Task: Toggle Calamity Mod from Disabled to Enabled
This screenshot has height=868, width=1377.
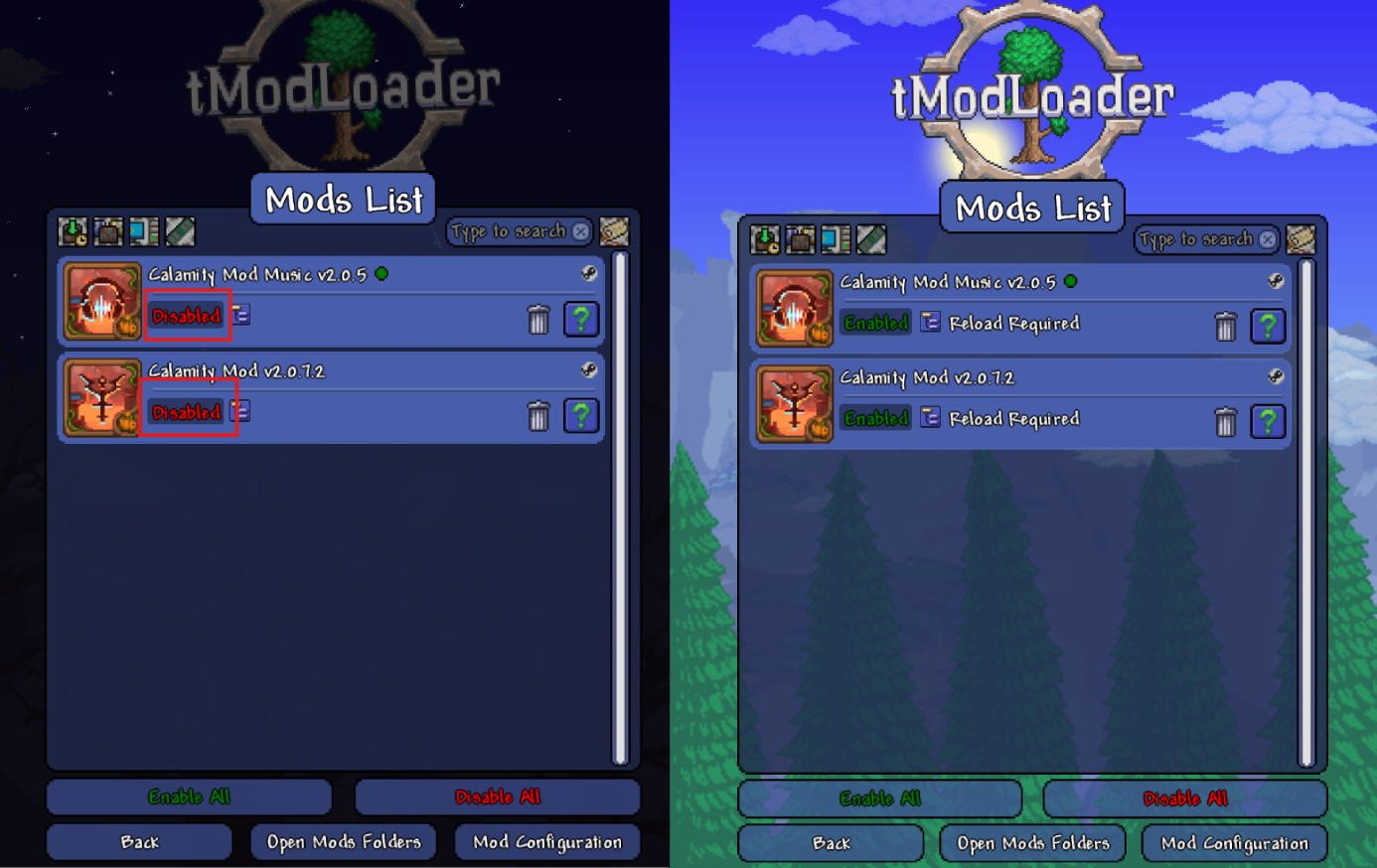Action: pyautogui.click(x=186, y=411)
